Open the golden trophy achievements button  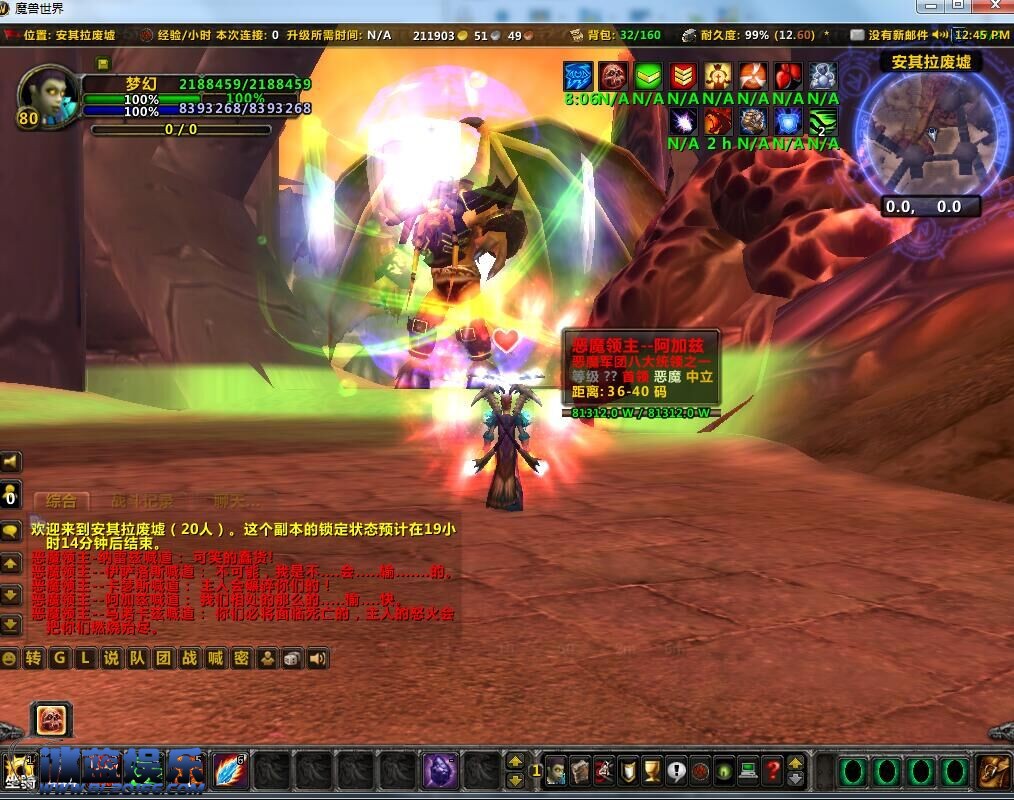point(652,771)
